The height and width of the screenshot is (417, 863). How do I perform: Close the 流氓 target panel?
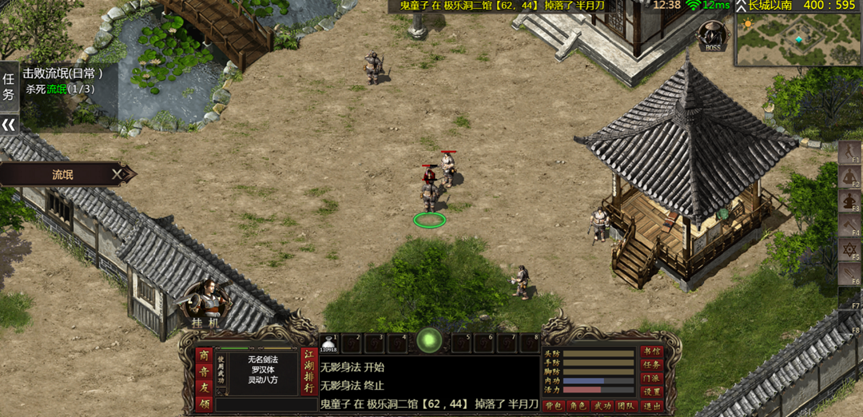[118, 174]
